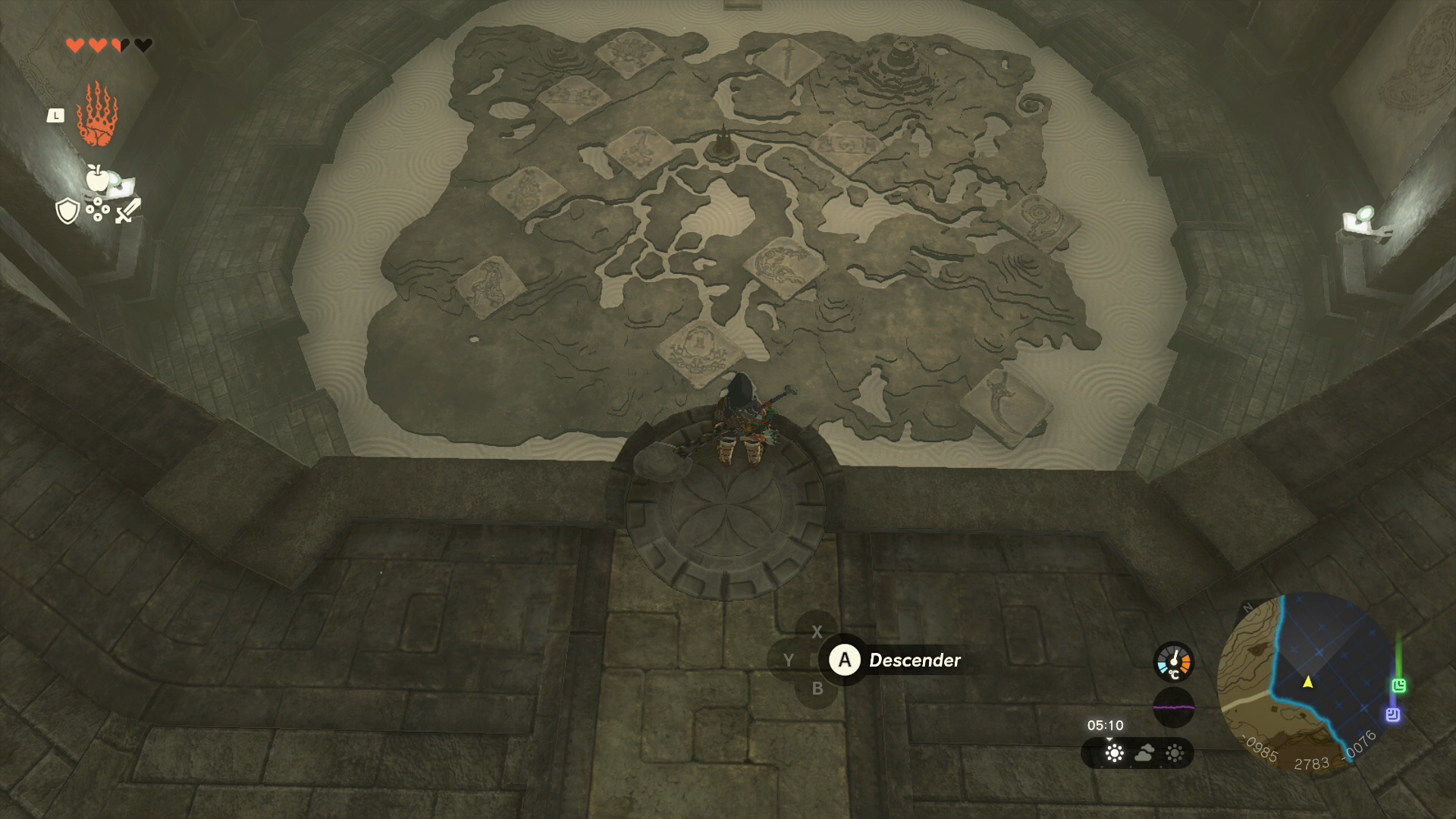This screenshot has height=819, width=1456.
Task: Click the purple-line noise meter
Action: [1173, 707]
